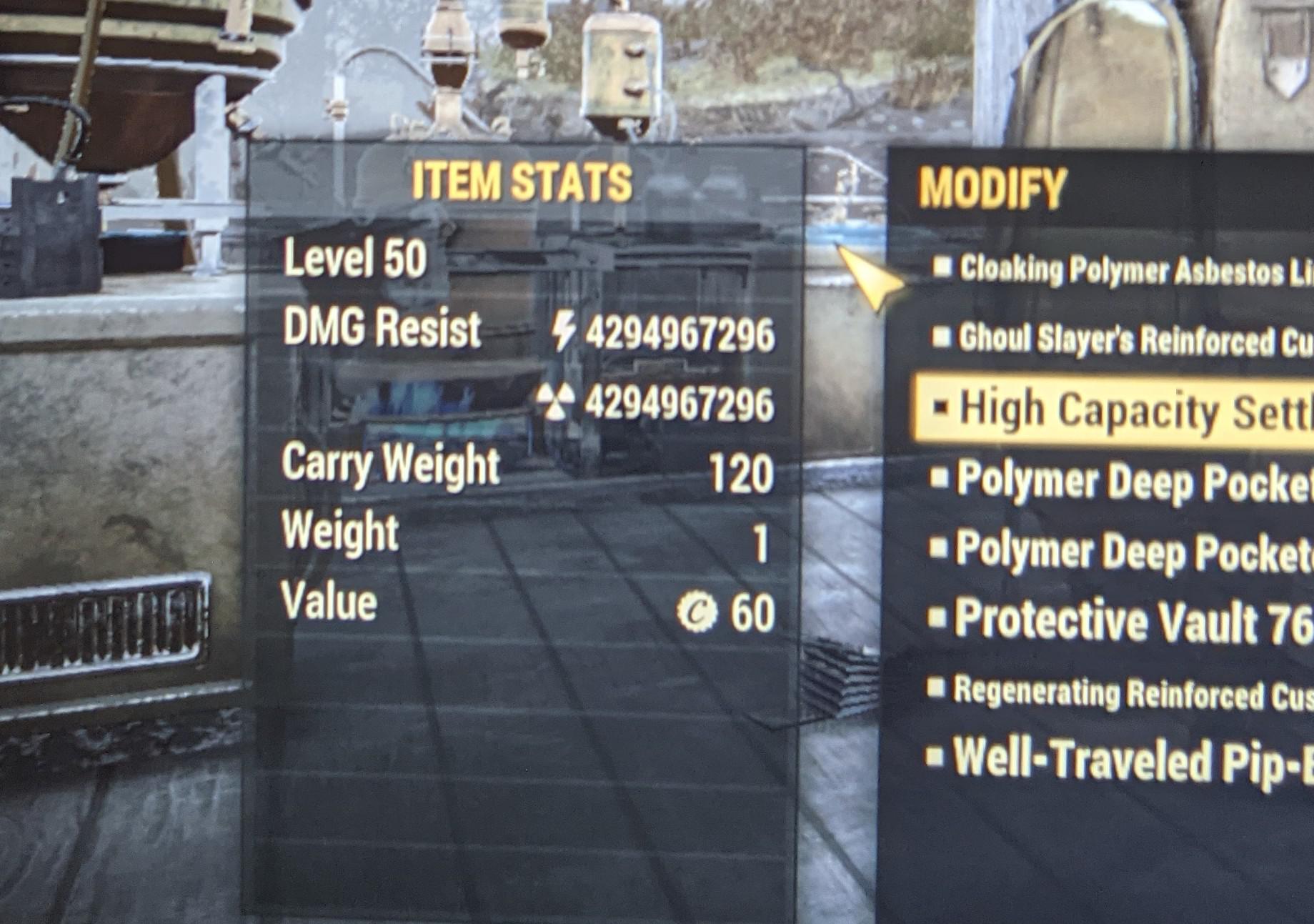Choose the second Polymer Deep Pocket mod
This screenshot has height=924, width=1314.
click(x=1115, y=548)
